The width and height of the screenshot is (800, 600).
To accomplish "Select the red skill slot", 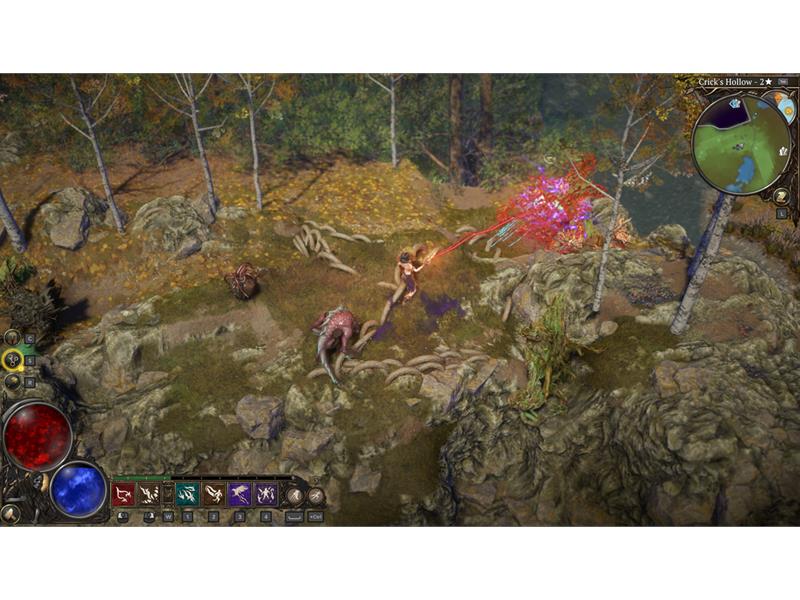I will (123, 494).
